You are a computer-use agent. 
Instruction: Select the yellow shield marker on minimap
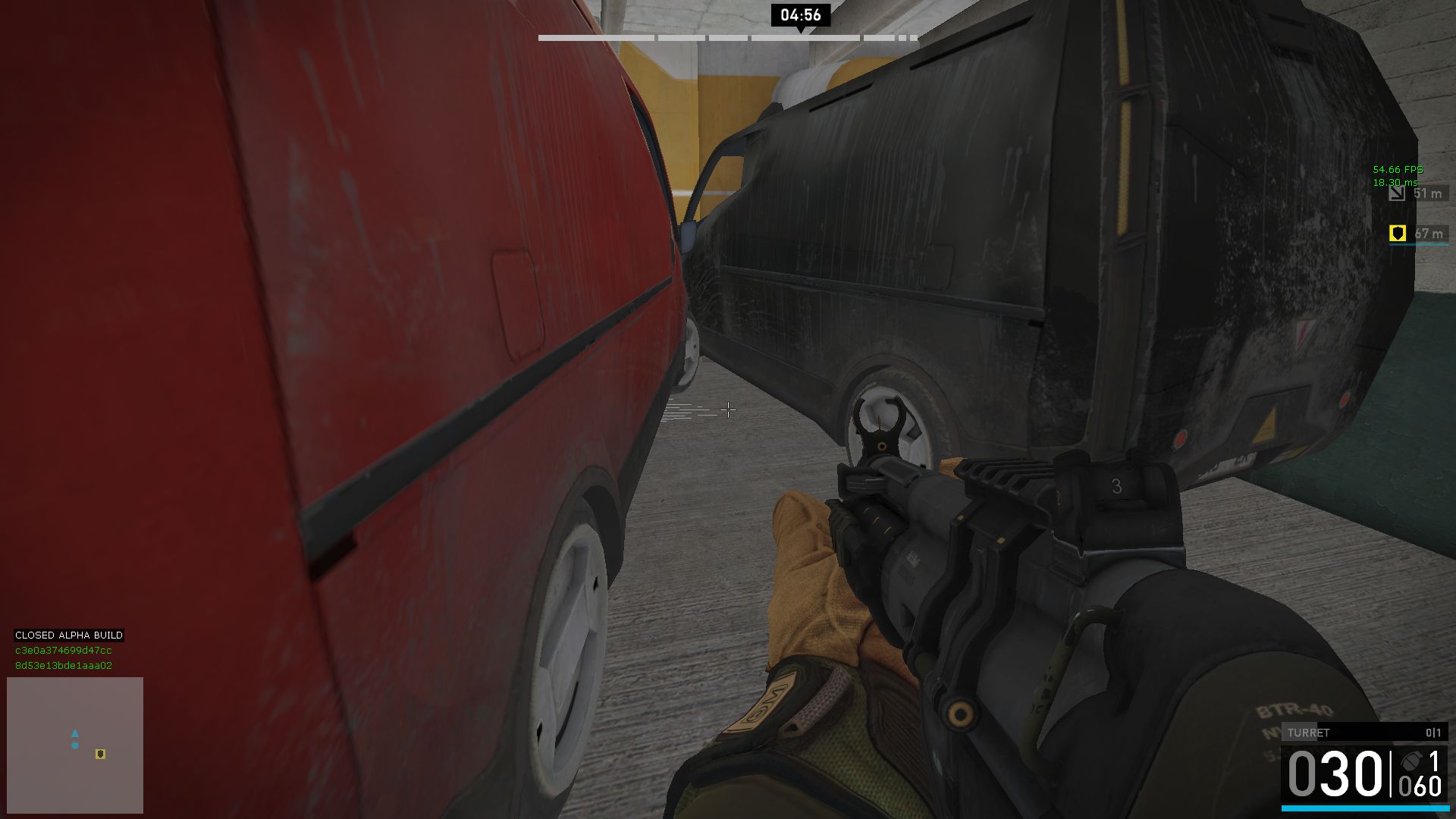[100, 754]
